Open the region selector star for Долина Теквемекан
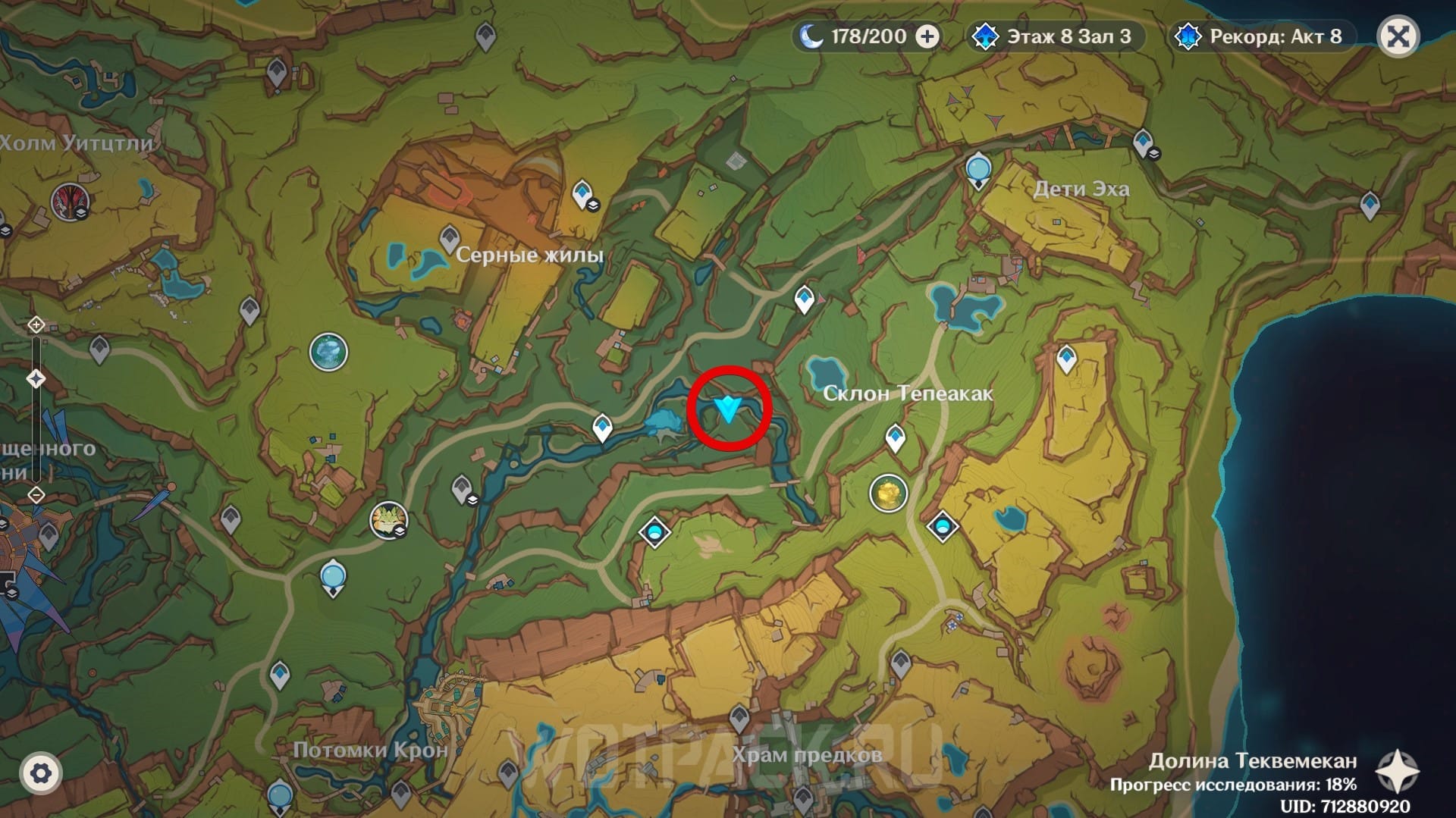The image size is (1456, 818). pos(1397,773)
